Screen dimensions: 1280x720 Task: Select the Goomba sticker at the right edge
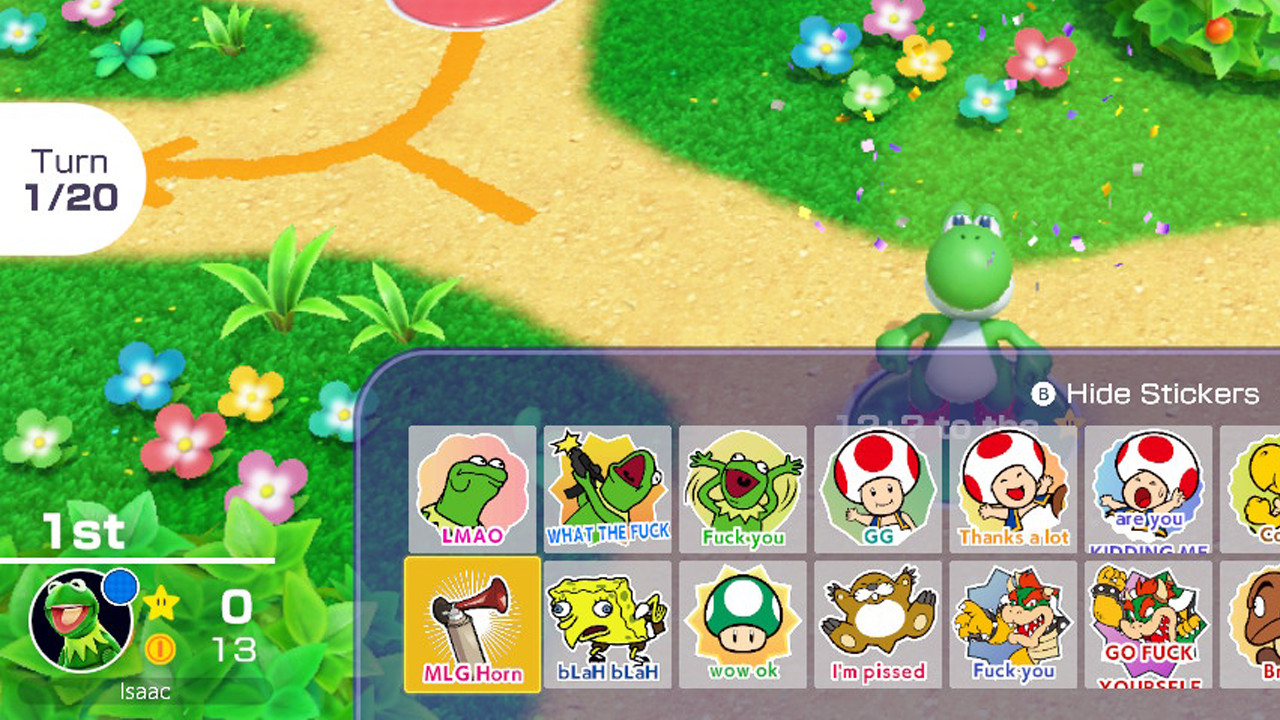[x=1255, y=625]
